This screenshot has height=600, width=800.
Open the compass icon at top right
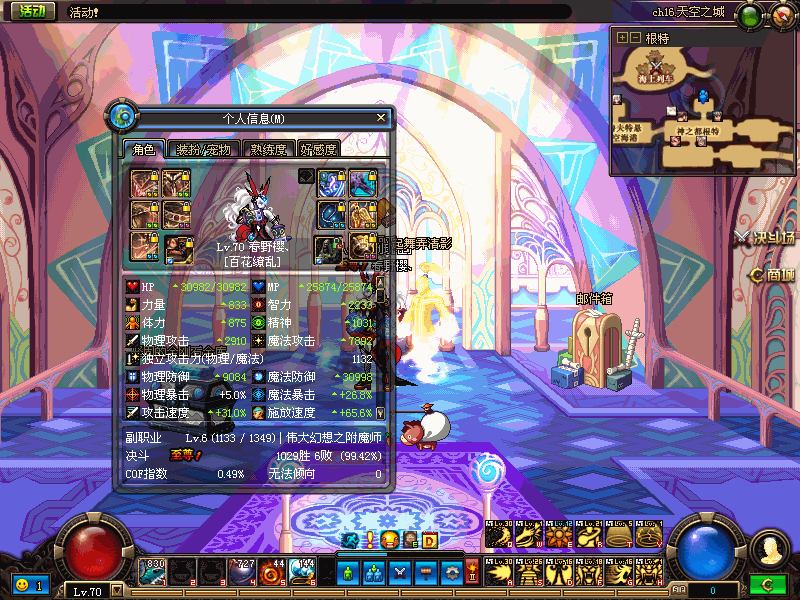[781, 15]
